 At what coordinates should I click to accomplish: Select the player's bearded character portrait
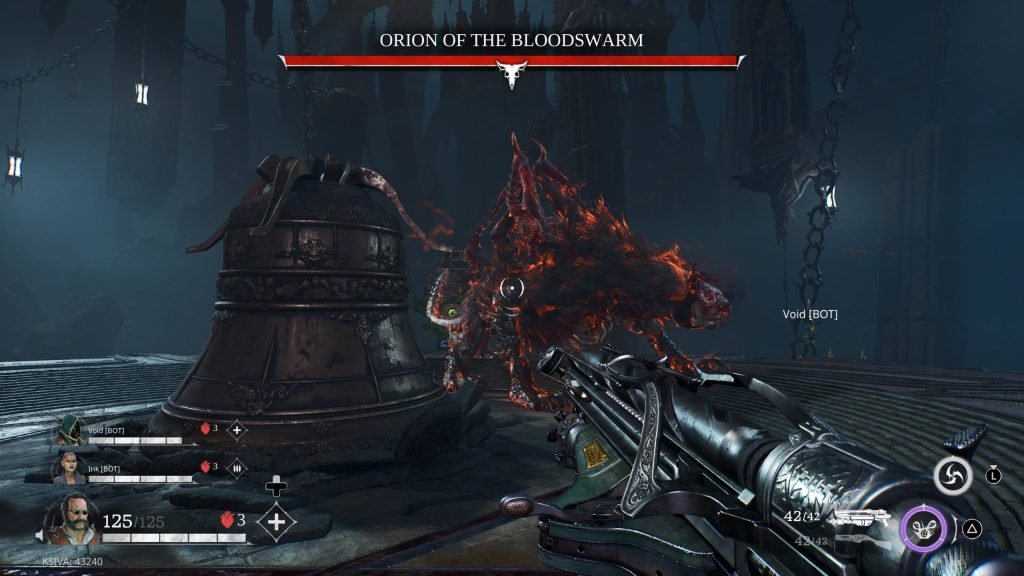71,519
